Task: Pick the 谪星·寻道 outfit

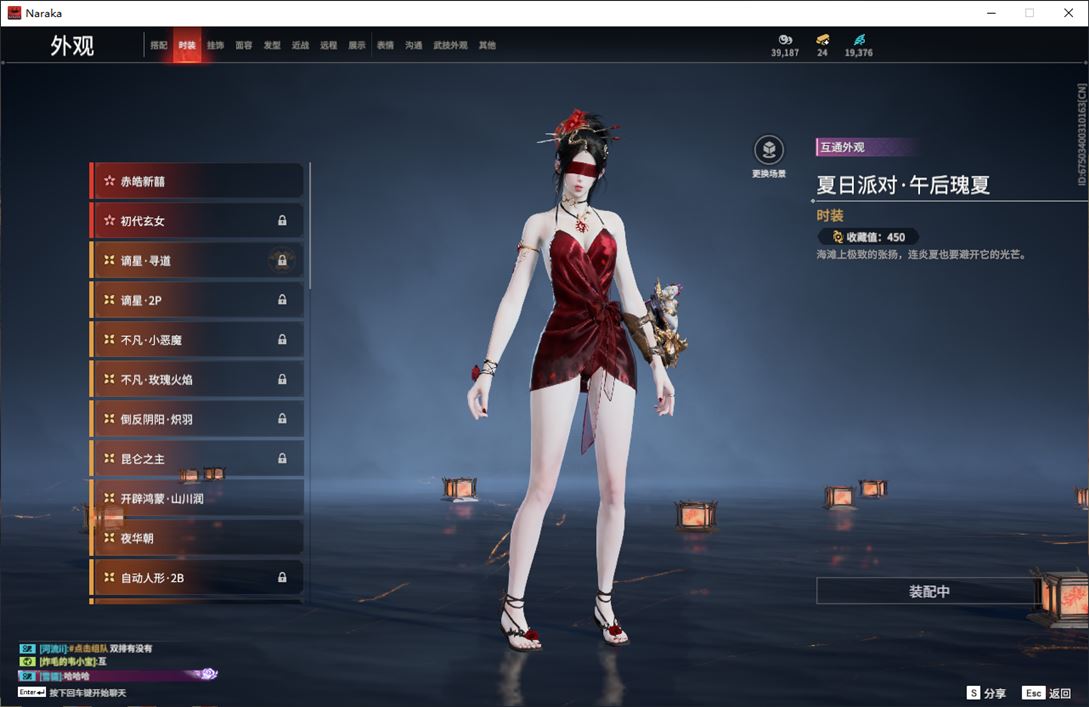Action: click(197, 260)
